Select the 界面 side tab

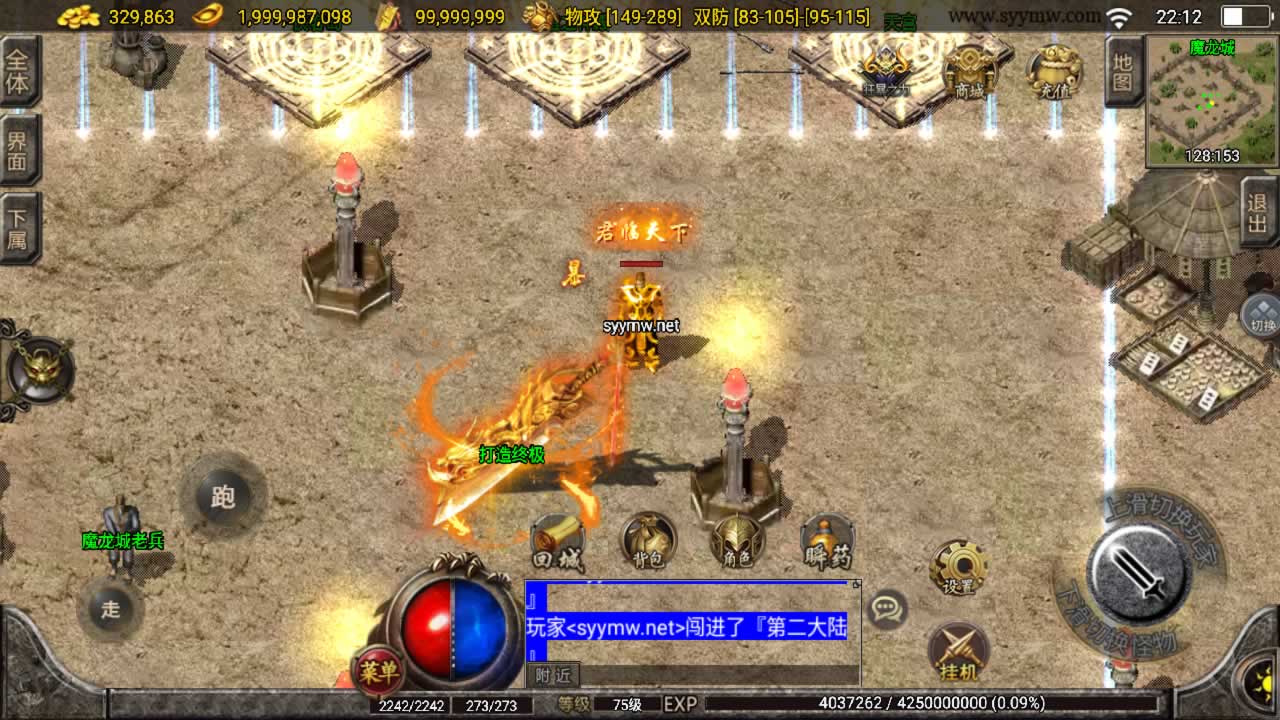(19, 148)
